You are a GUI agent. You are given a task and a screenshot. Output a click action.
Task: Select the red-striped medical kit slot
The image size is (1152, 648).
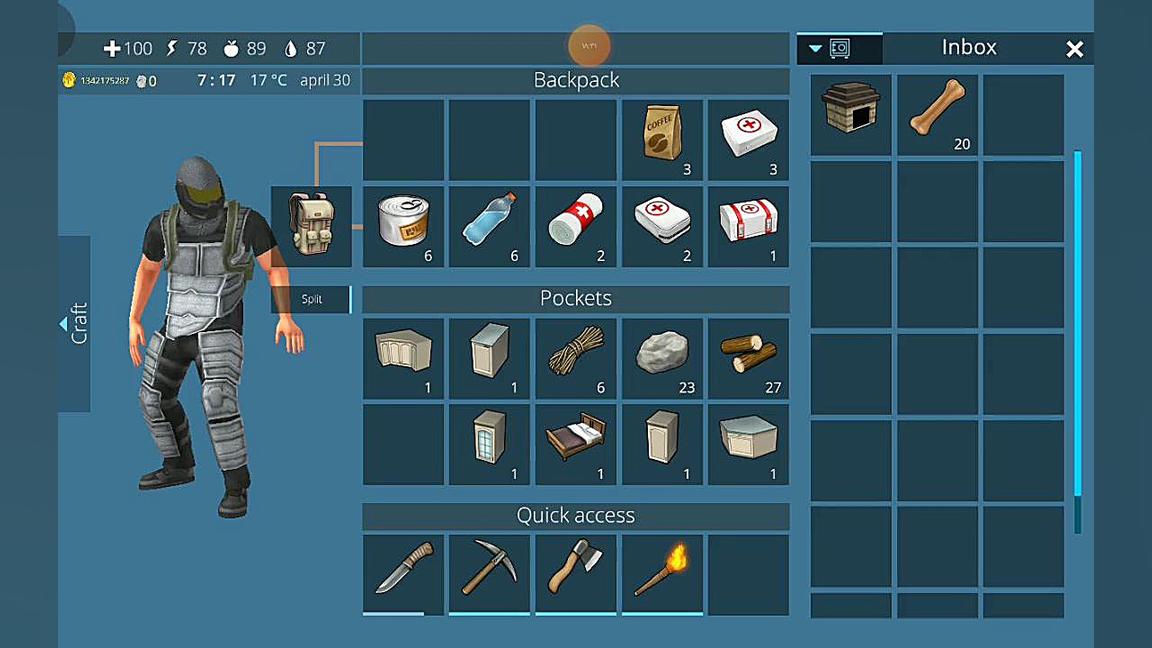tap(748, 227)
